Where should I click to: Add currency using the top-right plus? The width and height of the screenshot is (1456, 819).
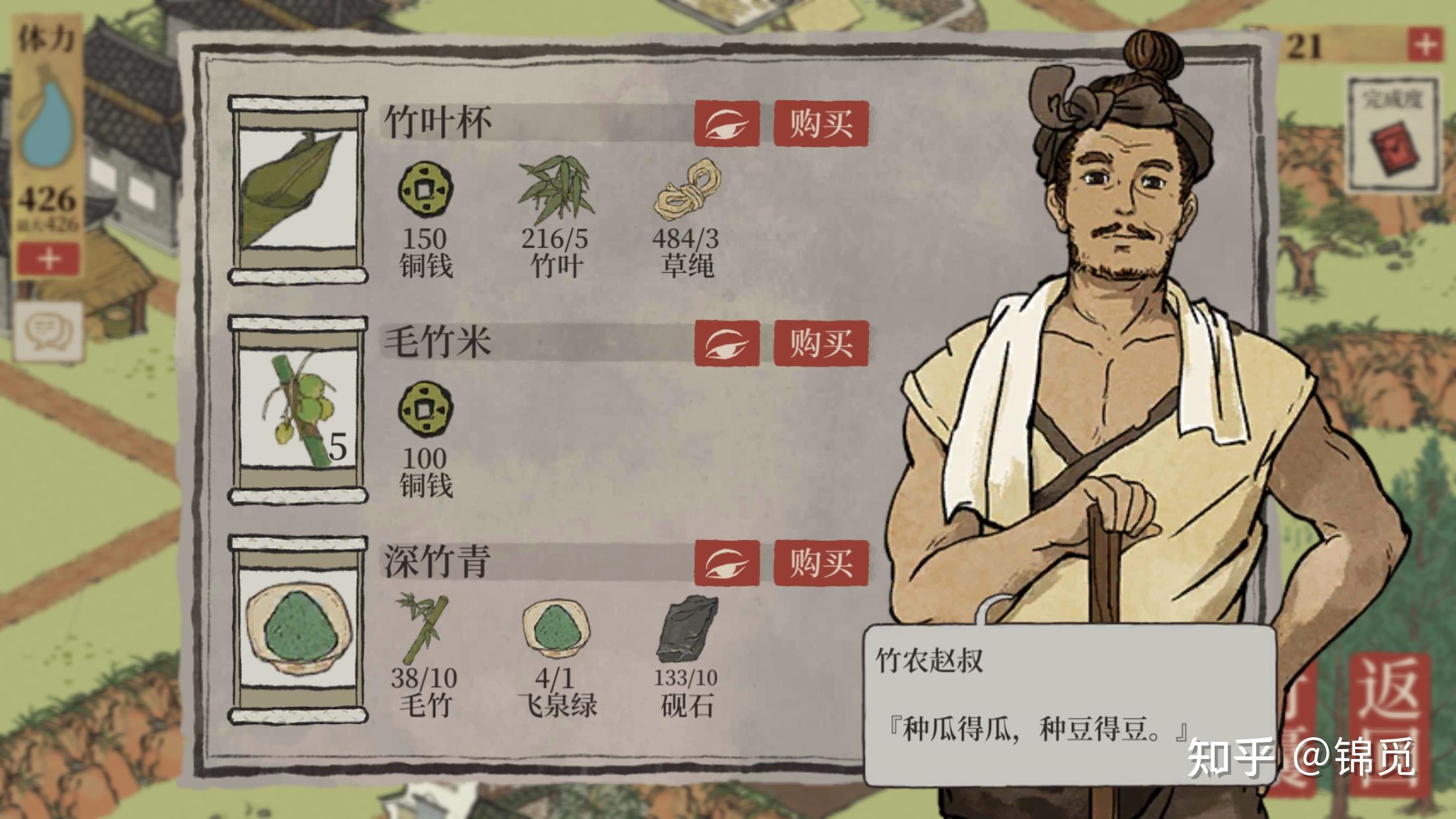pyautogui.click(x=1425, y=45)
